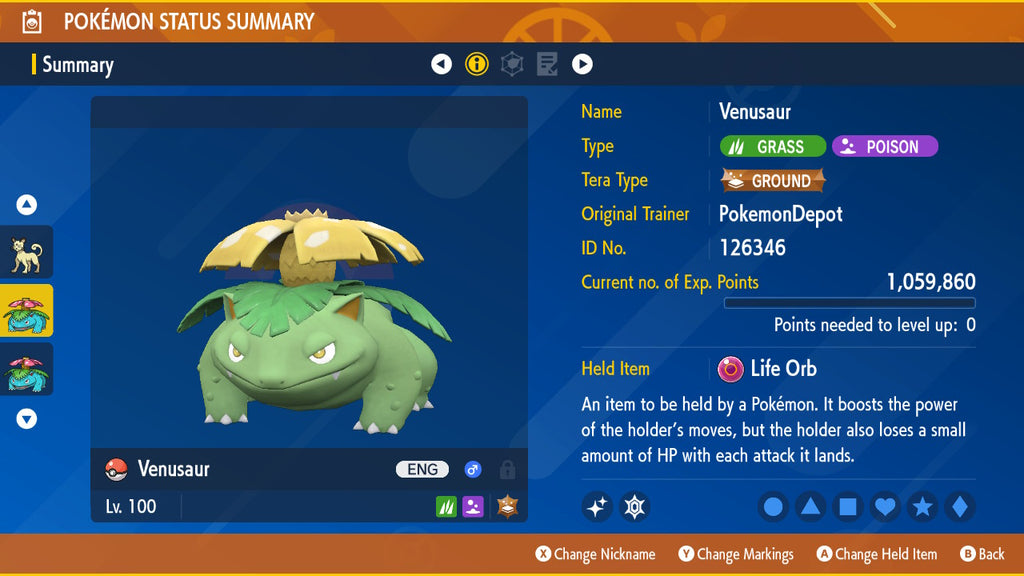Toggle the triangle marking
The height and width of the screenshot is (576, 1024).
click(x=810, y=507)
